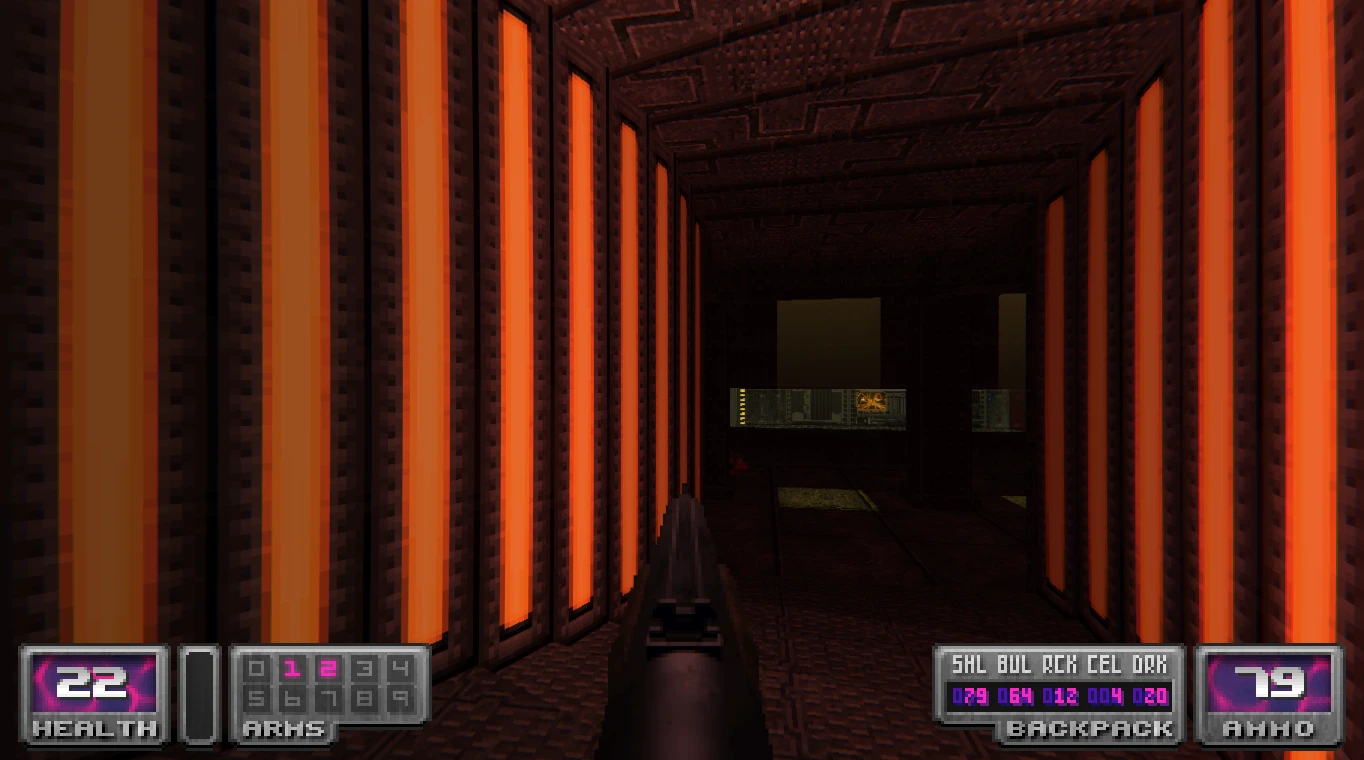Toggle weapon slot 4 on the ARMS panel
Viewport: 1364px width, 760px height.
pyautogui.click(x=400, y=667)
